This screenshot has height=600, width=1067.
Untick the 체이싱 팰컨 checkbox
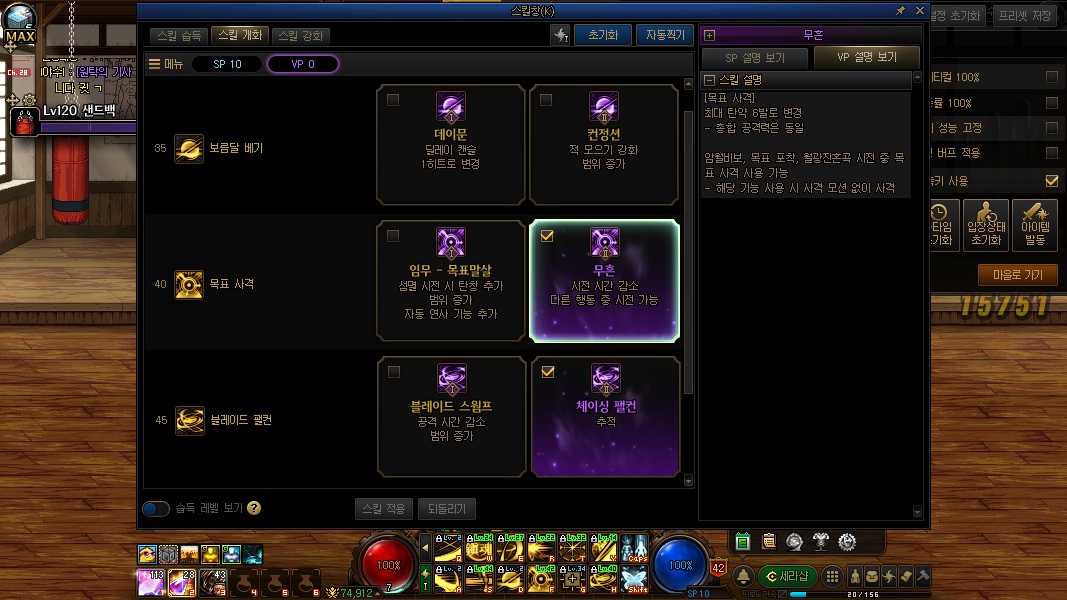click(x=546, y=372)
